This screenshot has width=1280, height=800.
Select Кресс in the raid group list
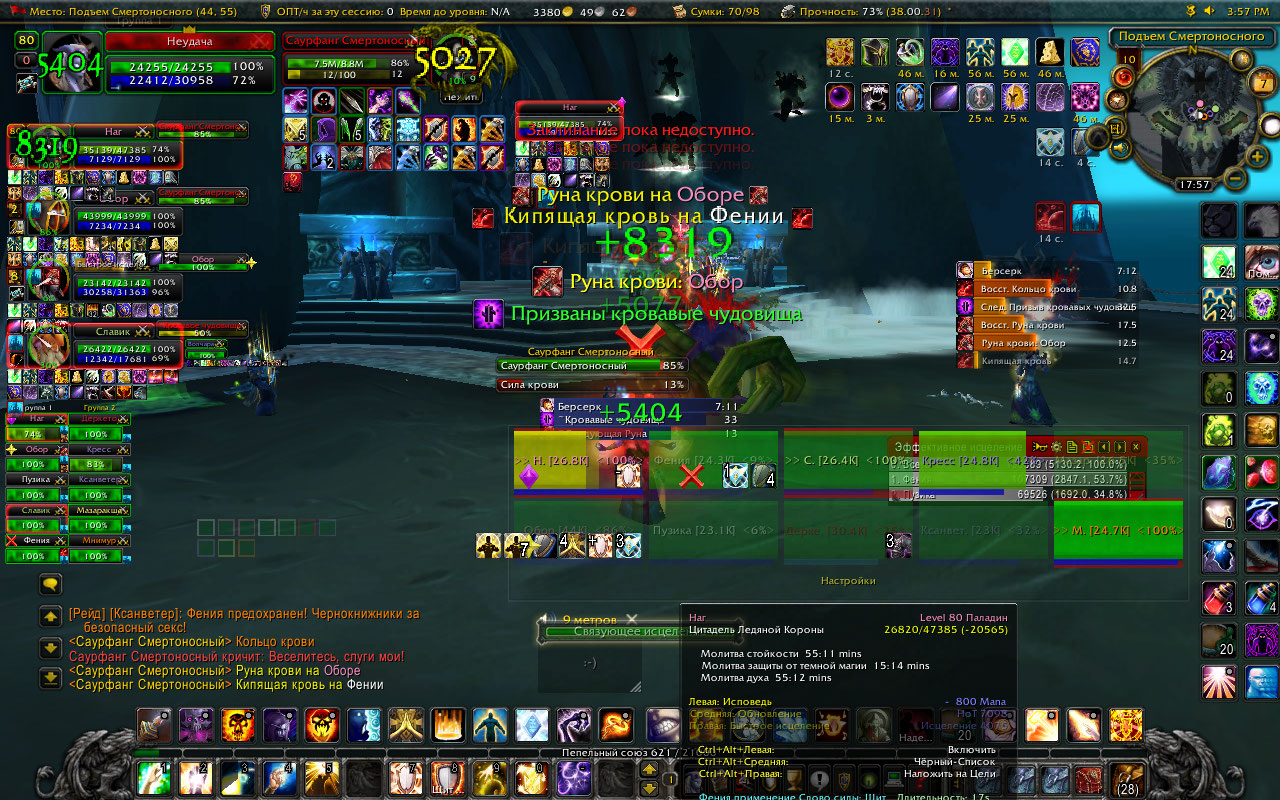(x=99, y=464)
